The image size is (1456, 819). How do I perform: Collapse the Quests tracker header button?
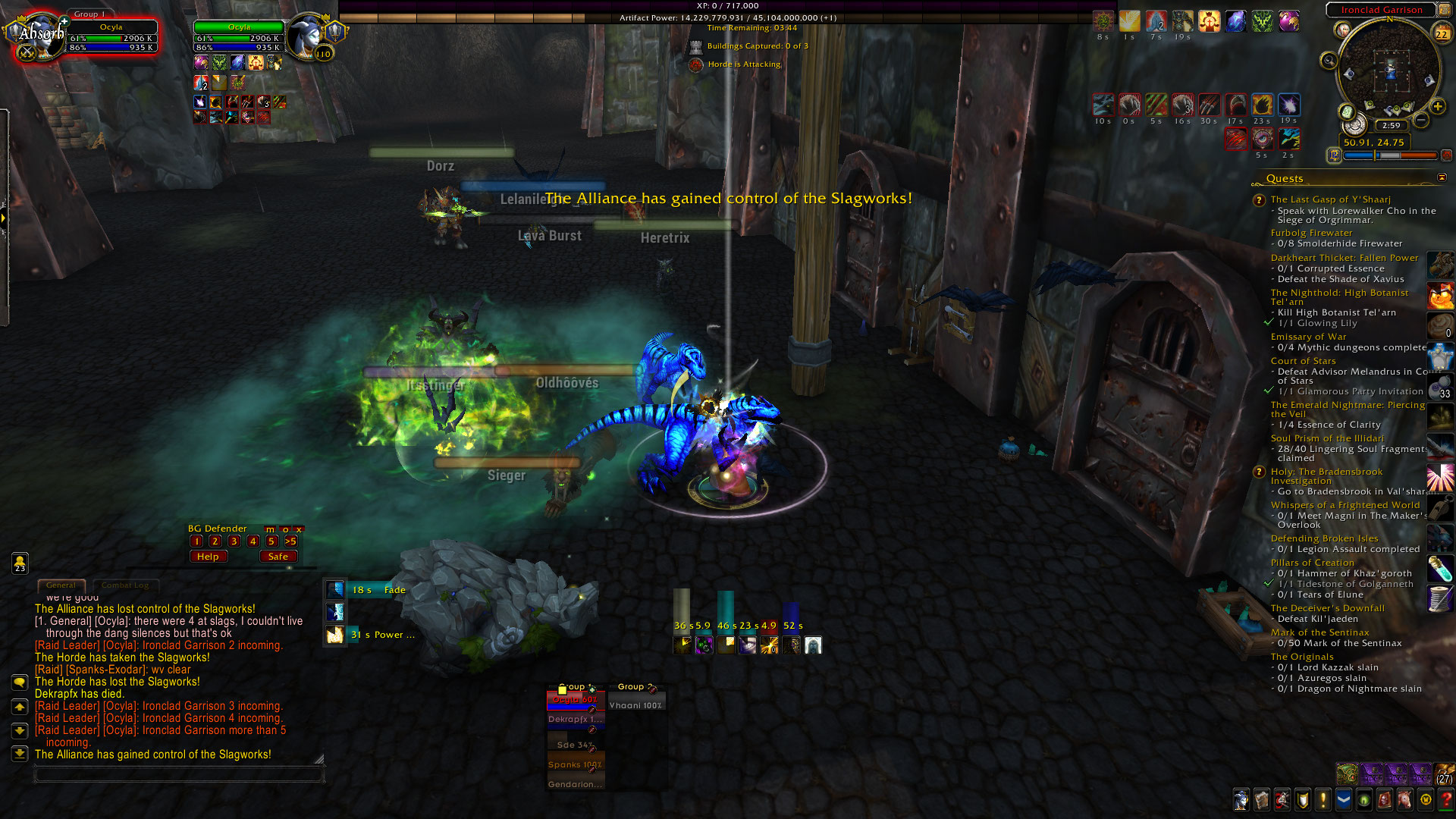[1442, 177]
